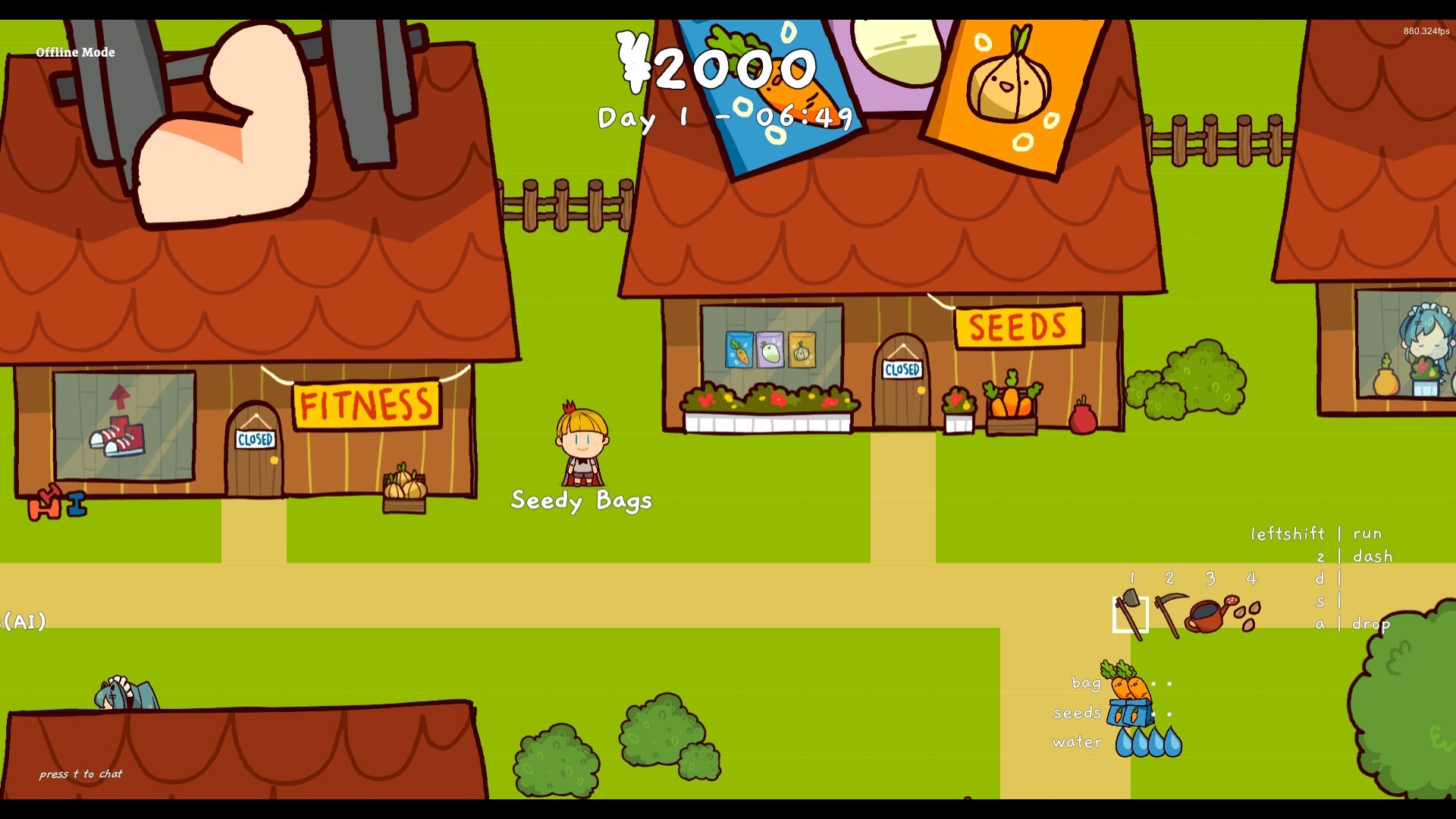Click the Day 1 time display
The height and width of the screenshot is (819, 1456).
point(723,118)
